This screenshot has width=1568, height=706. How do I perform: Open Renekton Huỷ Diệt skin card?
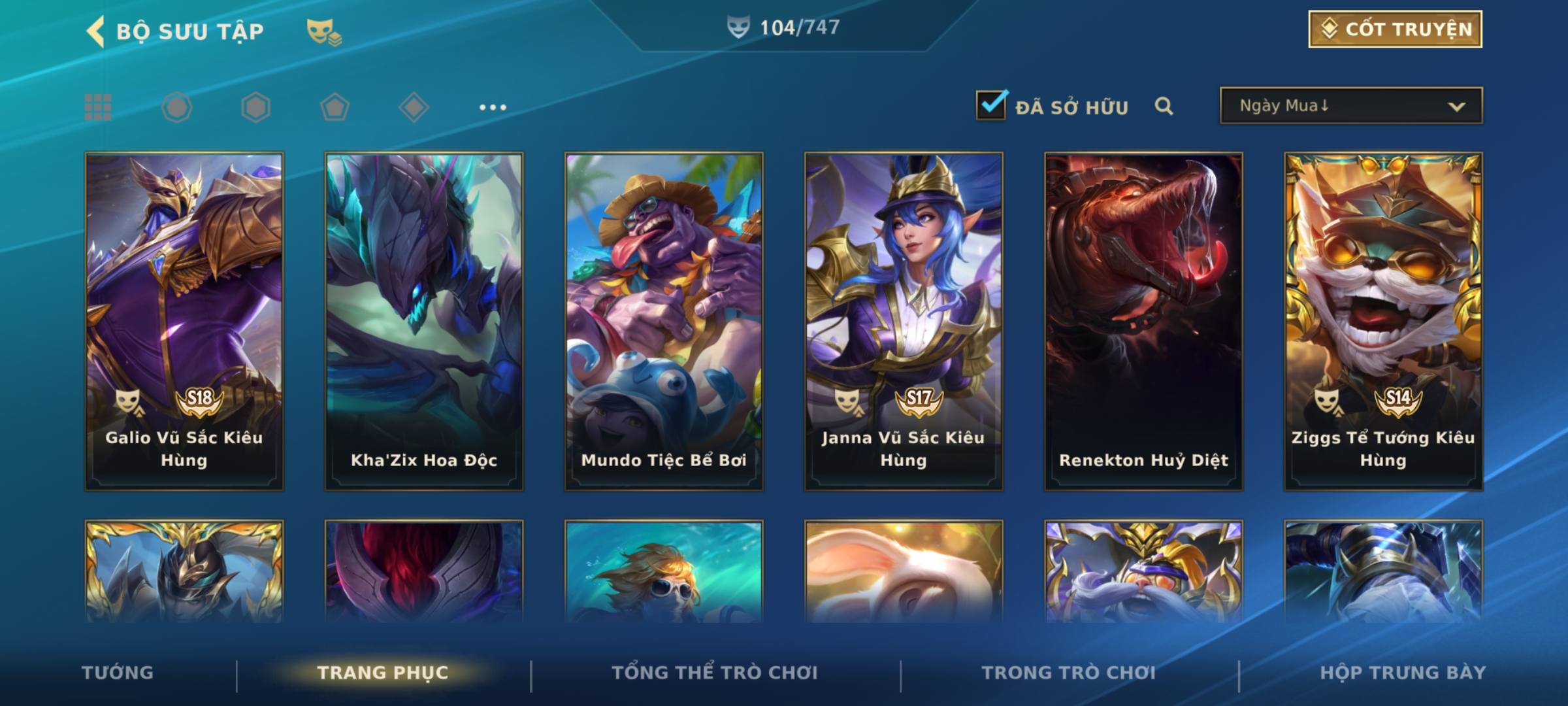click(1143, 321)
